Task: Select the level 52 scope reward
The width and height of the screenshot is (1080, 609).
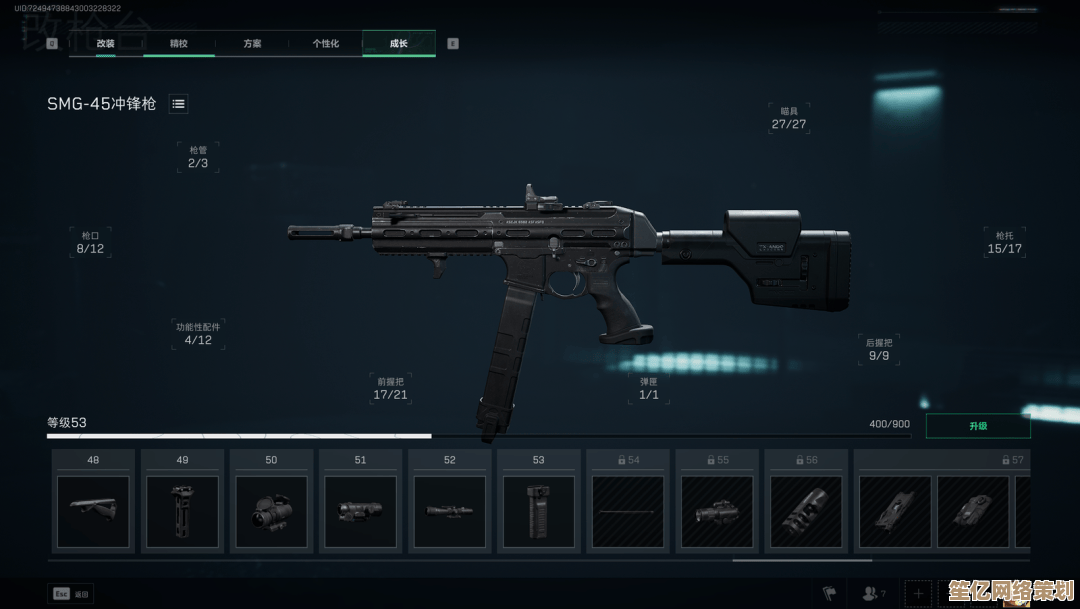Action: 449,510
